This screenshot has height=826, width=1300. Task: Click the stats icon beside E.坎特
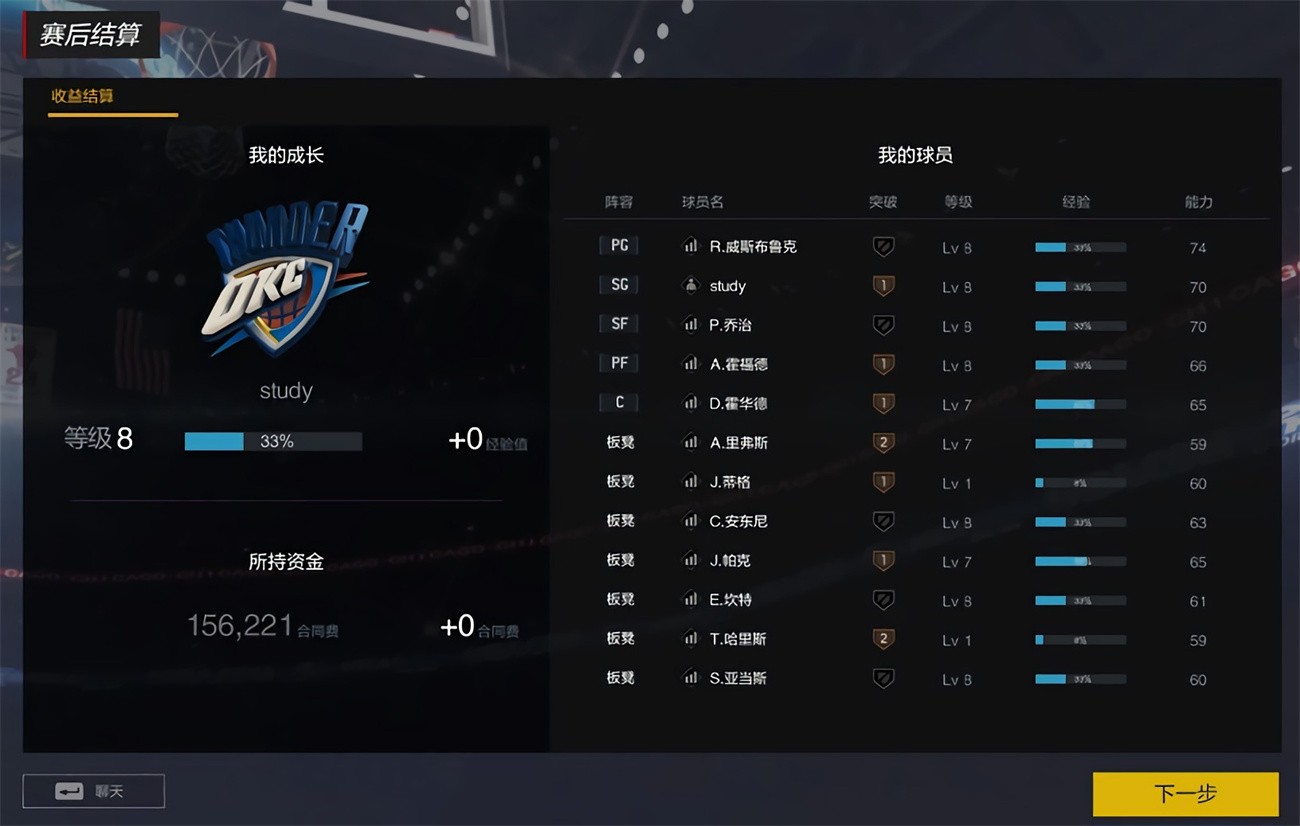point(691,599)
